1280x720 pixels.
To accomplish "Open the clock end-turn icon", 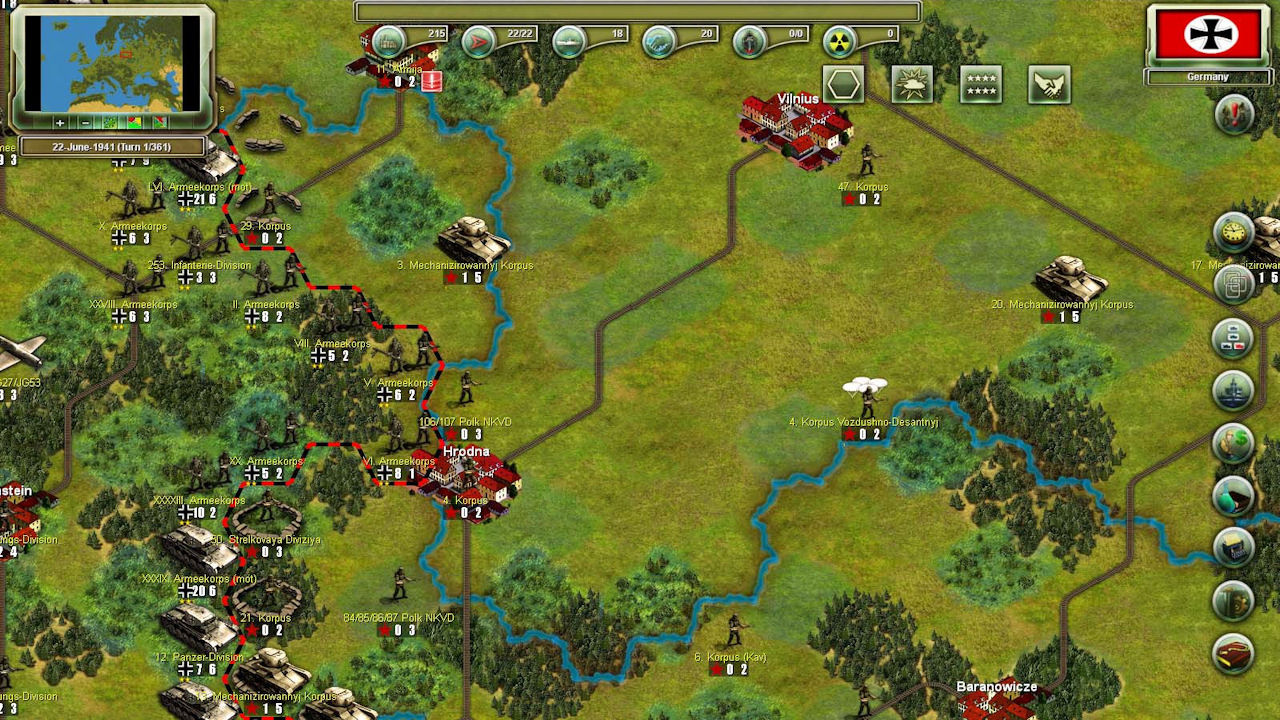I will 1232,233.
